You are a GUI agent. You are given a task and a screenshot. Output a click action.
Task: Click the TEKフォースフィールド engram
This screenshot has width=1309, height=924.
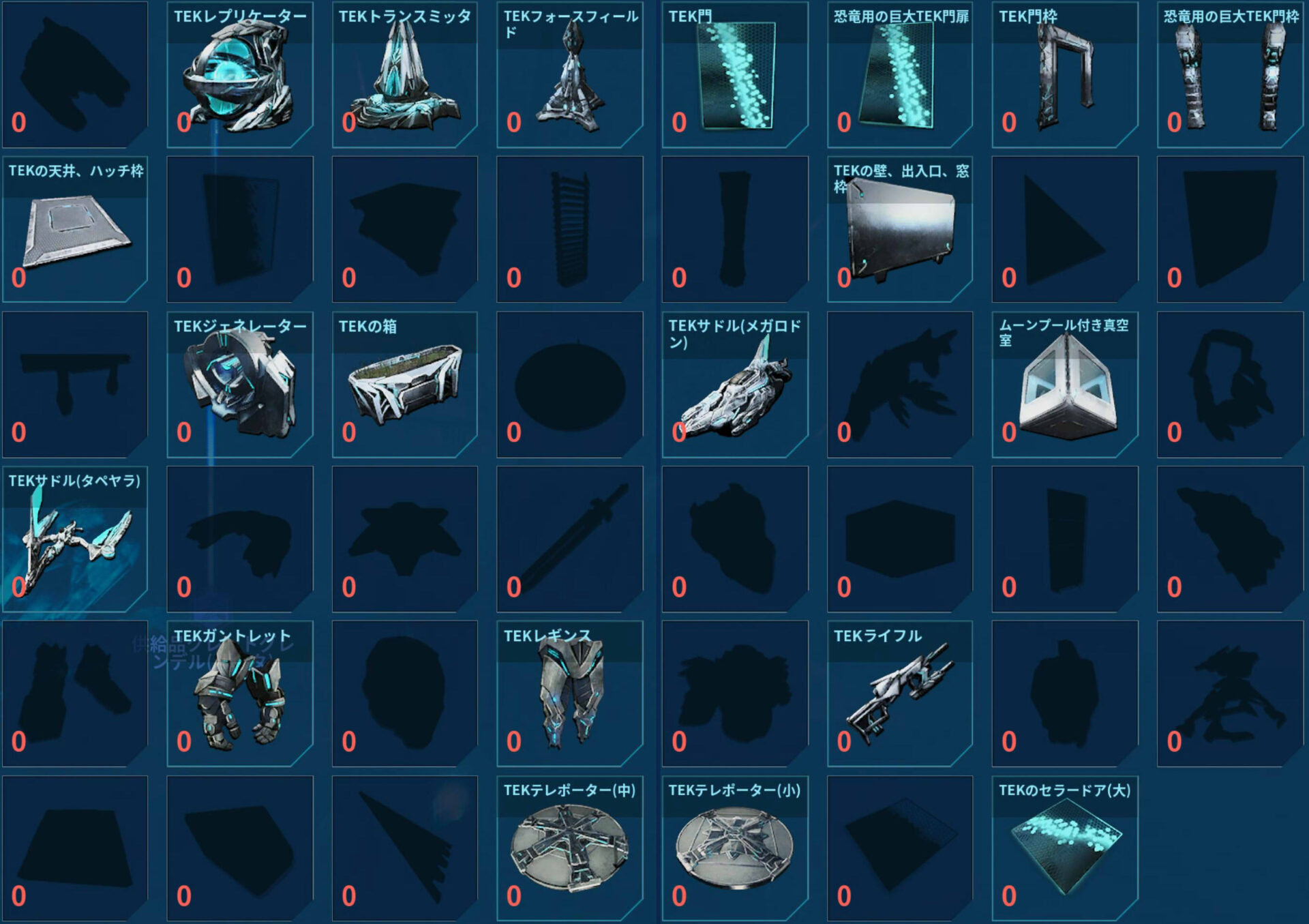click(x=569, y=75)
